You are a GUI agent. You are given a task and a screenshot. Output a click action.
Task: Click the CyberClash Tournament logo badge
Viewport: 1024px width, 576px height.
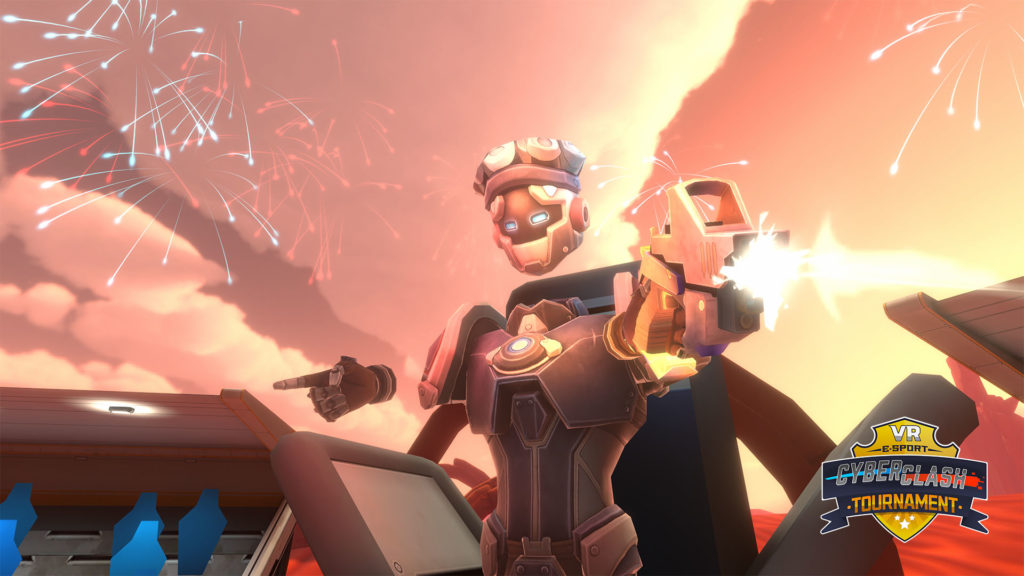coord(903,479)
